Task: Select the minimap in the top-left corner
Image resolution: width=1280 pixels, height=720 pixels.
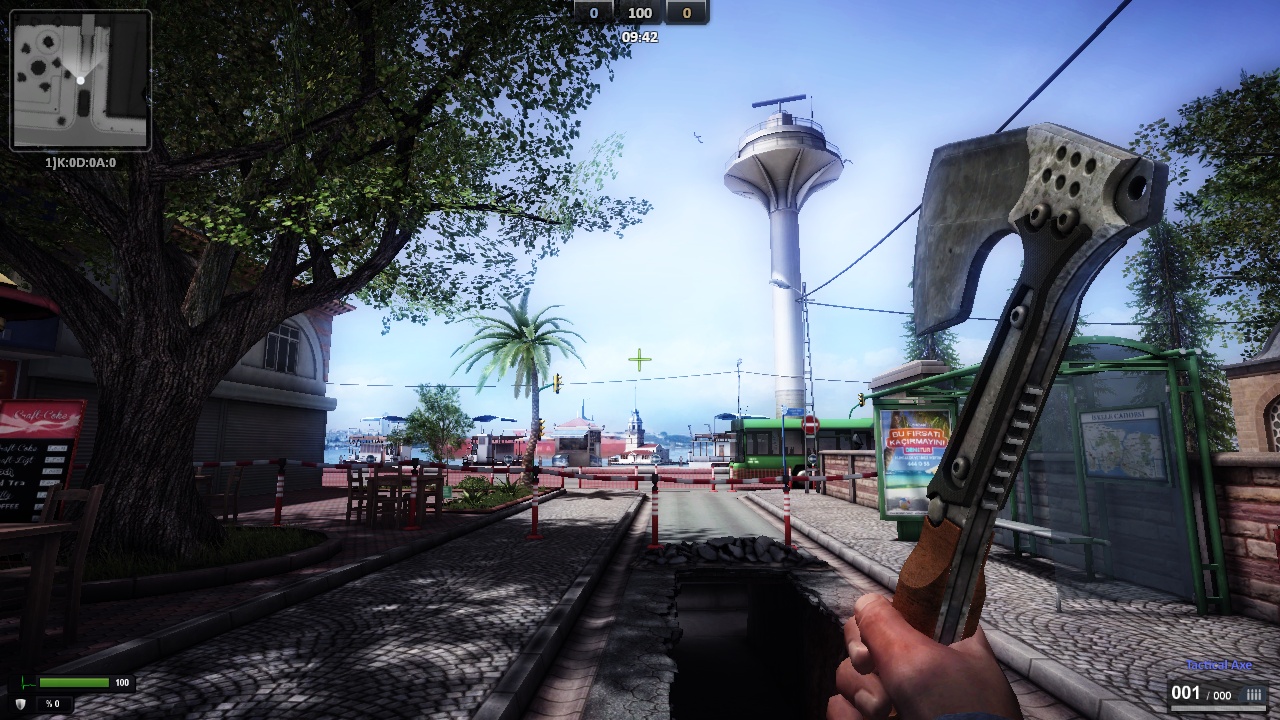Action: pyautogui.click(x=80, y=80)
